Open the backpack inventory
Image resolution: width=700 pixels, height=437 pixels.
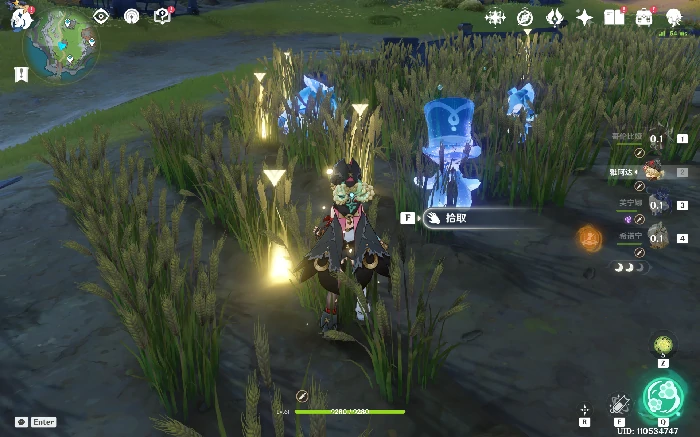(644, 17)
